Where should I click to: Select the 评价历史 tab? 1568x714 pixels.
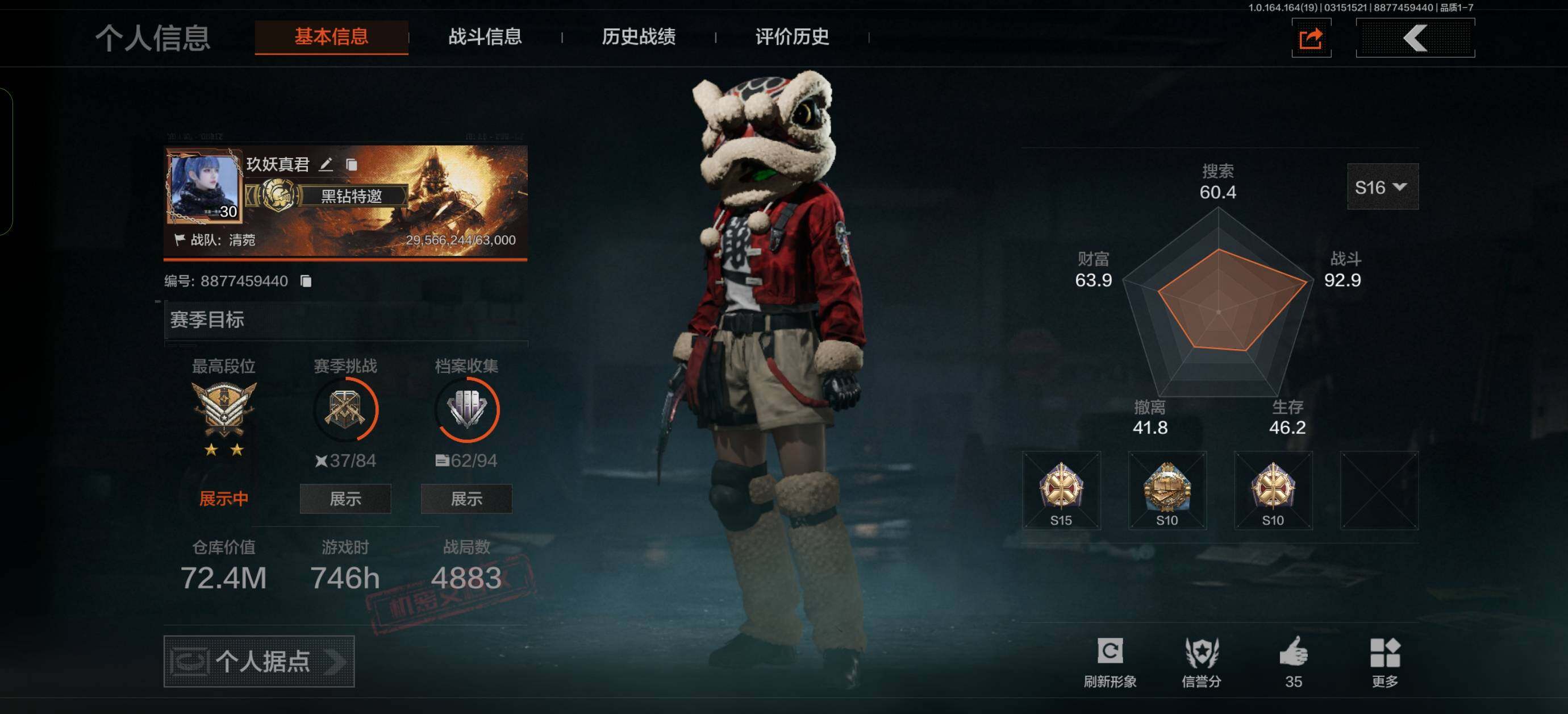click(x=791, y=37)
